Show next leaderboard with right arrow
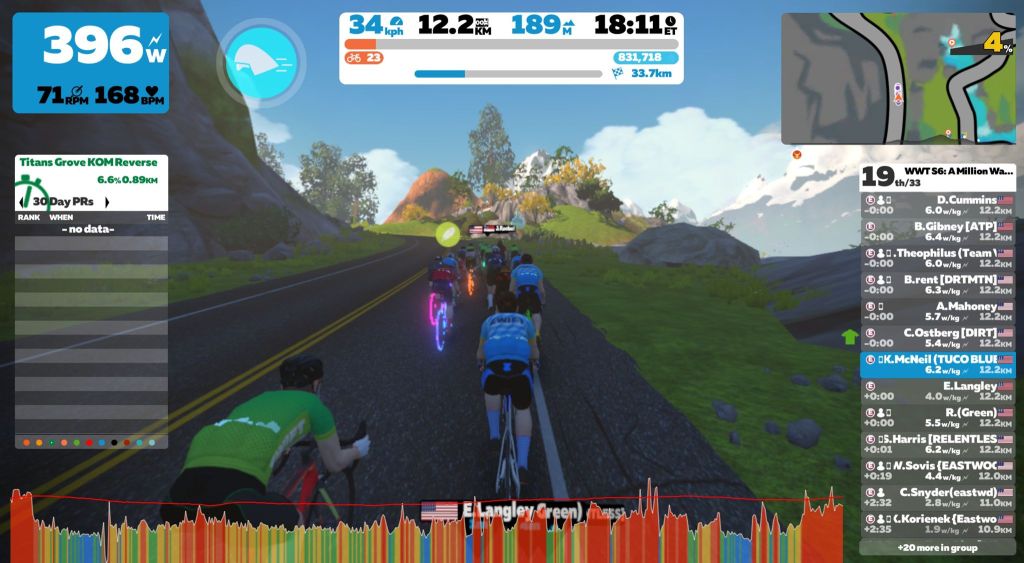The image size is (1024, 563). click(107, 202)
